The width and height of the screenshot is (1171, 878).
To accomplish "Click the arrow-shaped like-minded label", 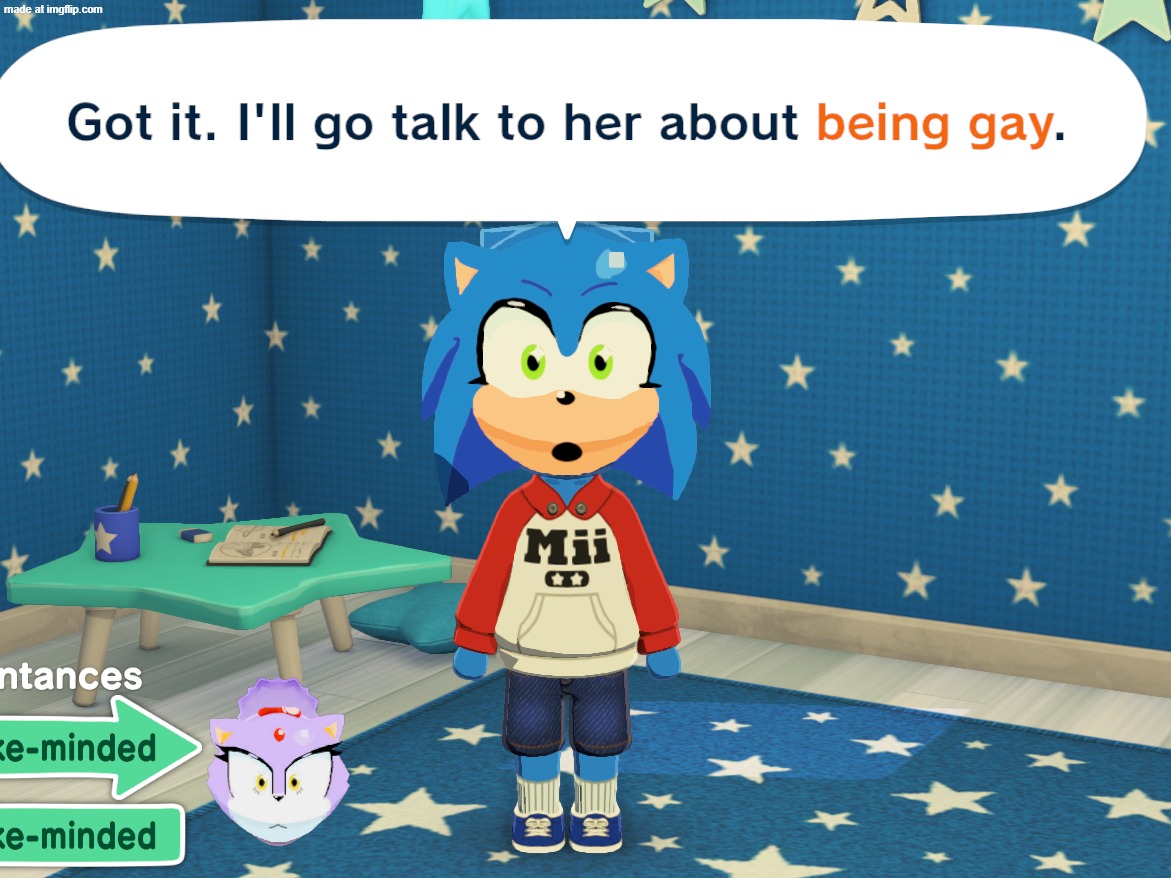I will click(95, 747).
